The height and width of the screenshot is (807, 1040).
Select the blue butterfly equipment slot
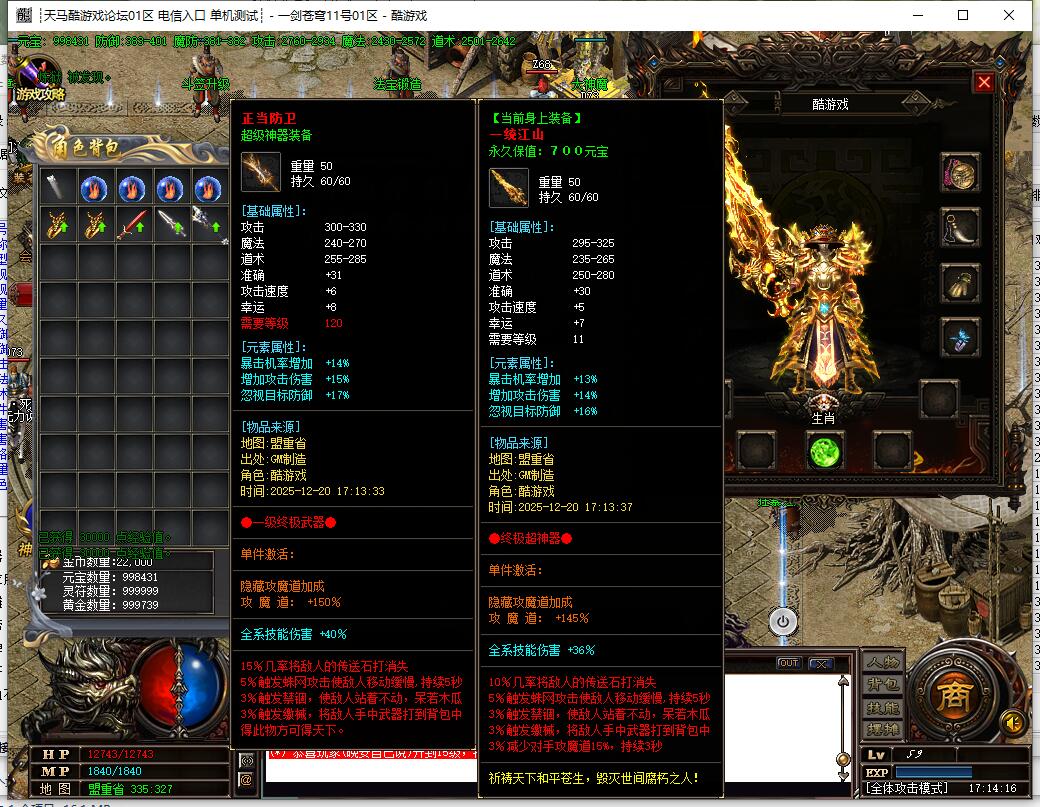click(961, 338)
